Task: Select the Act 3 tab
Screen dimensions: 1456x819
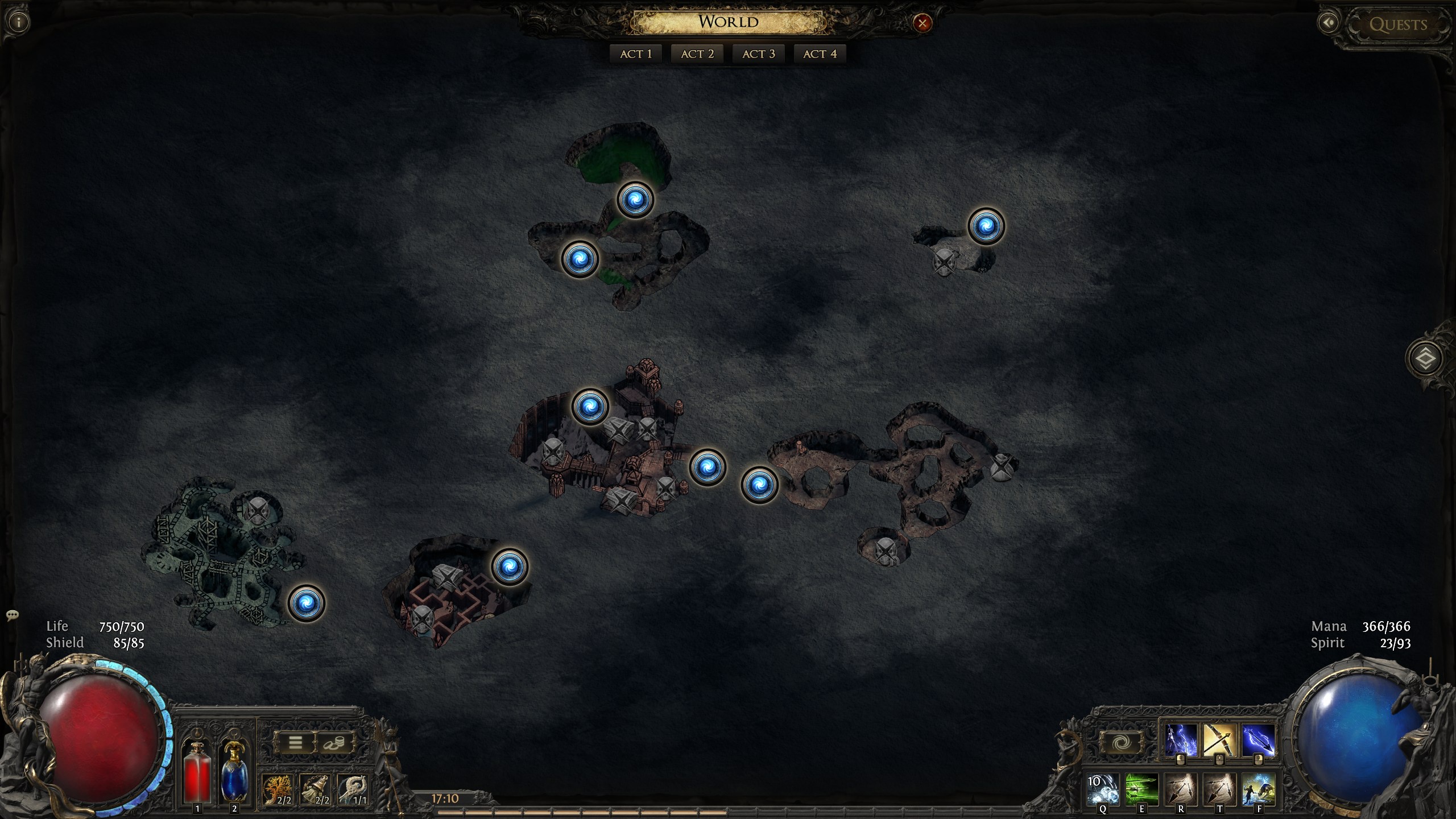Action: [x=759, y=54]
